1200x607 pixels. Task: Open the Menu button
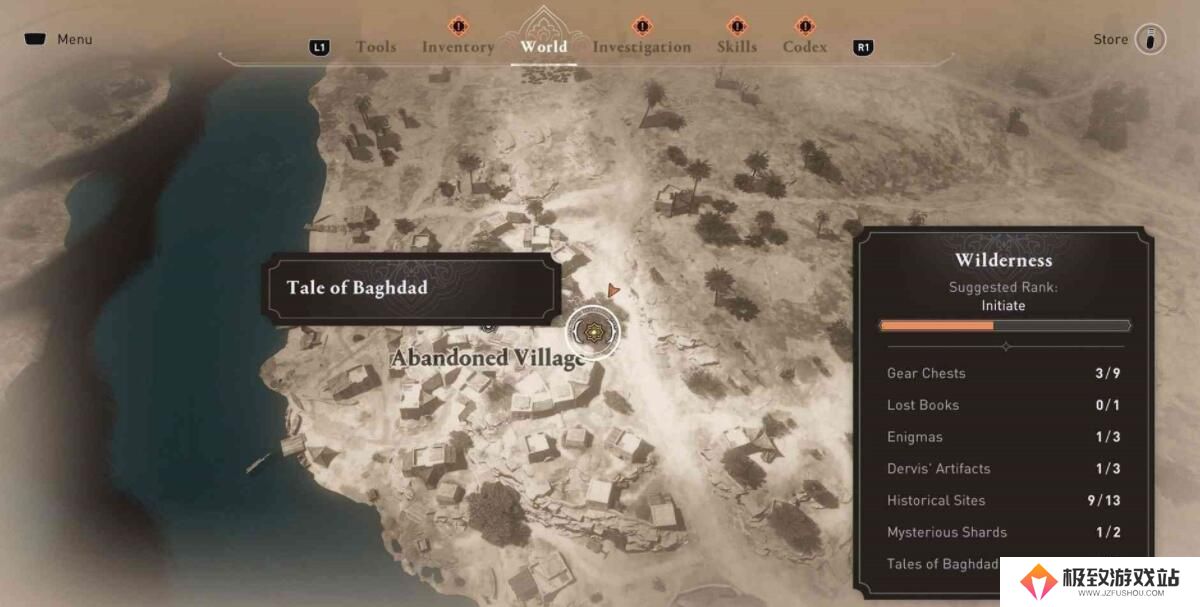(59, 39)
